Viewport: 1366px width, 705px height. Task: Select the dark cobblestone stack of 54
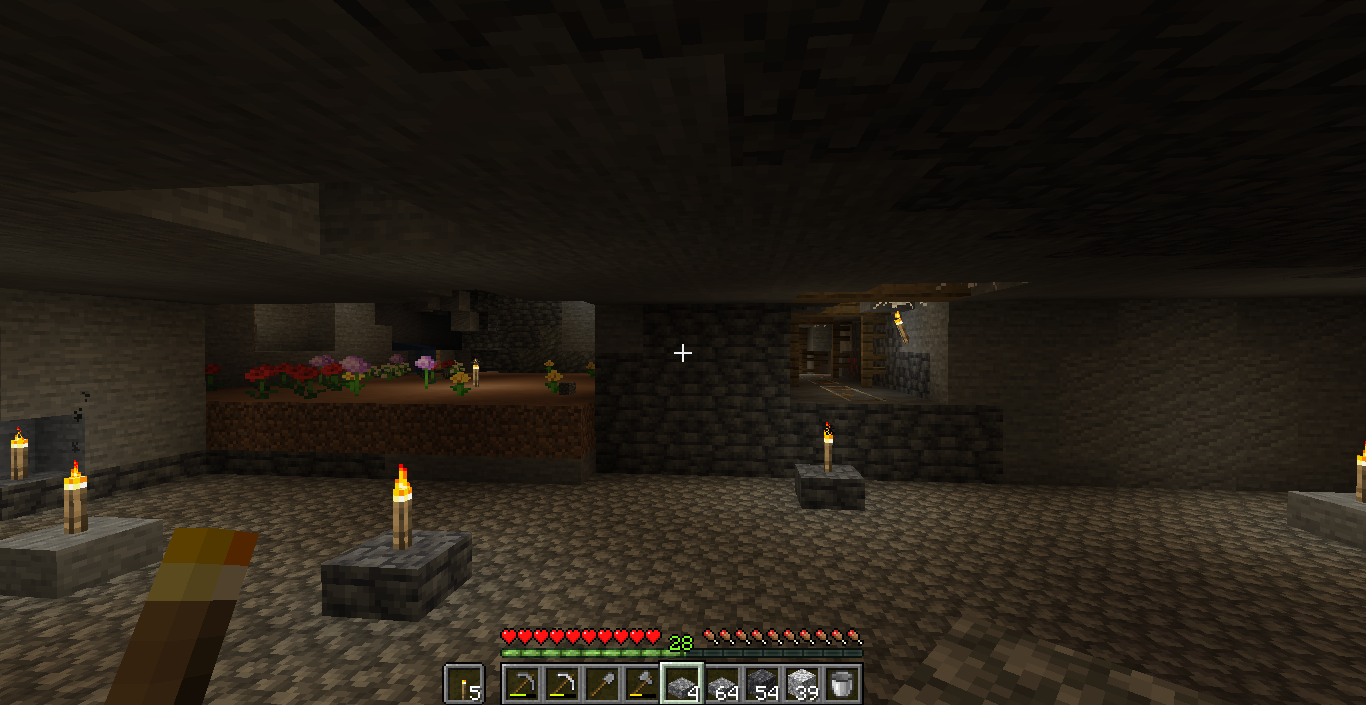tap(762, 684)
